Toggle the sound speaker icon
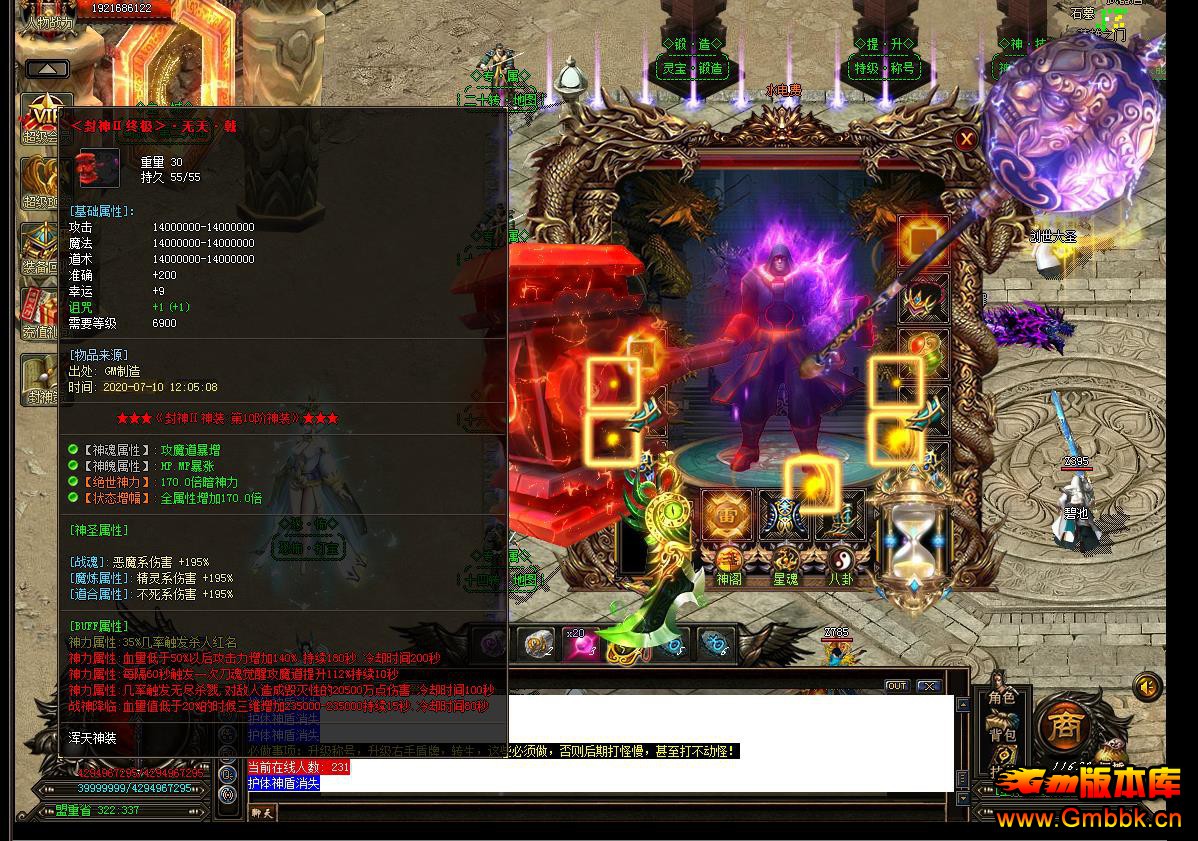The height and width of the screenshot is (841, 1198). point(1147,687)
